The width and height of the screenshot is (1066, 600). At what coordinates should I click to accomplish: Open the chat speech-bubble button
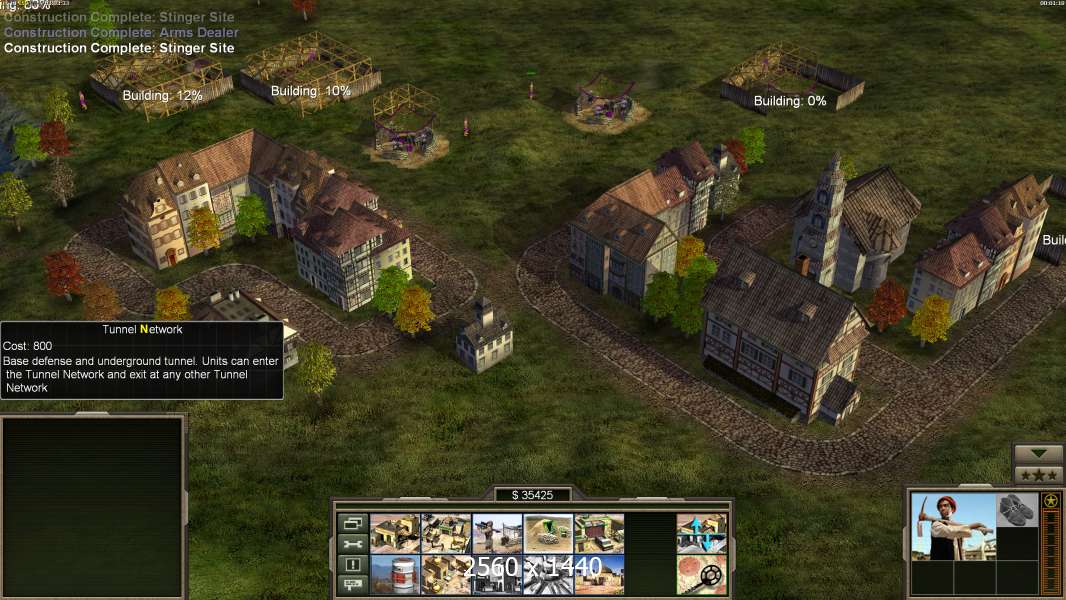[x=352, y=585]
